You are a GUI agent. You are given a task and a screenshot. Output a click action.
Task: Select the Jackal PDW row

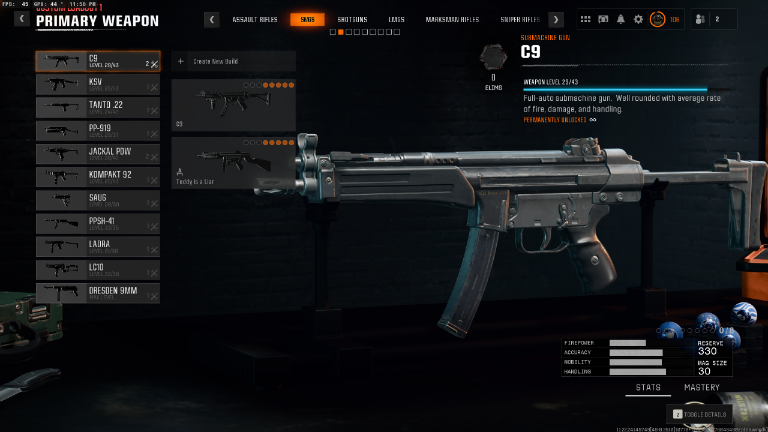97,153
